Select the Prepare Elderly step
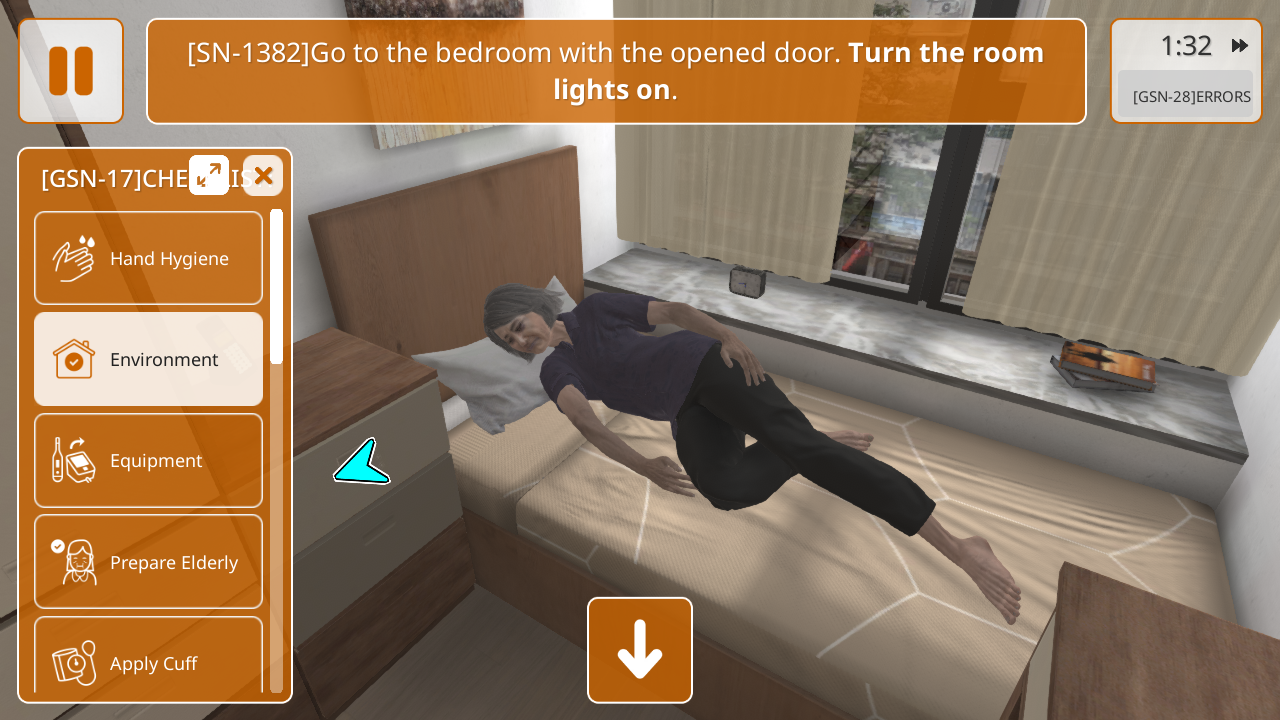1280x720 pixels. click(148, 562)
